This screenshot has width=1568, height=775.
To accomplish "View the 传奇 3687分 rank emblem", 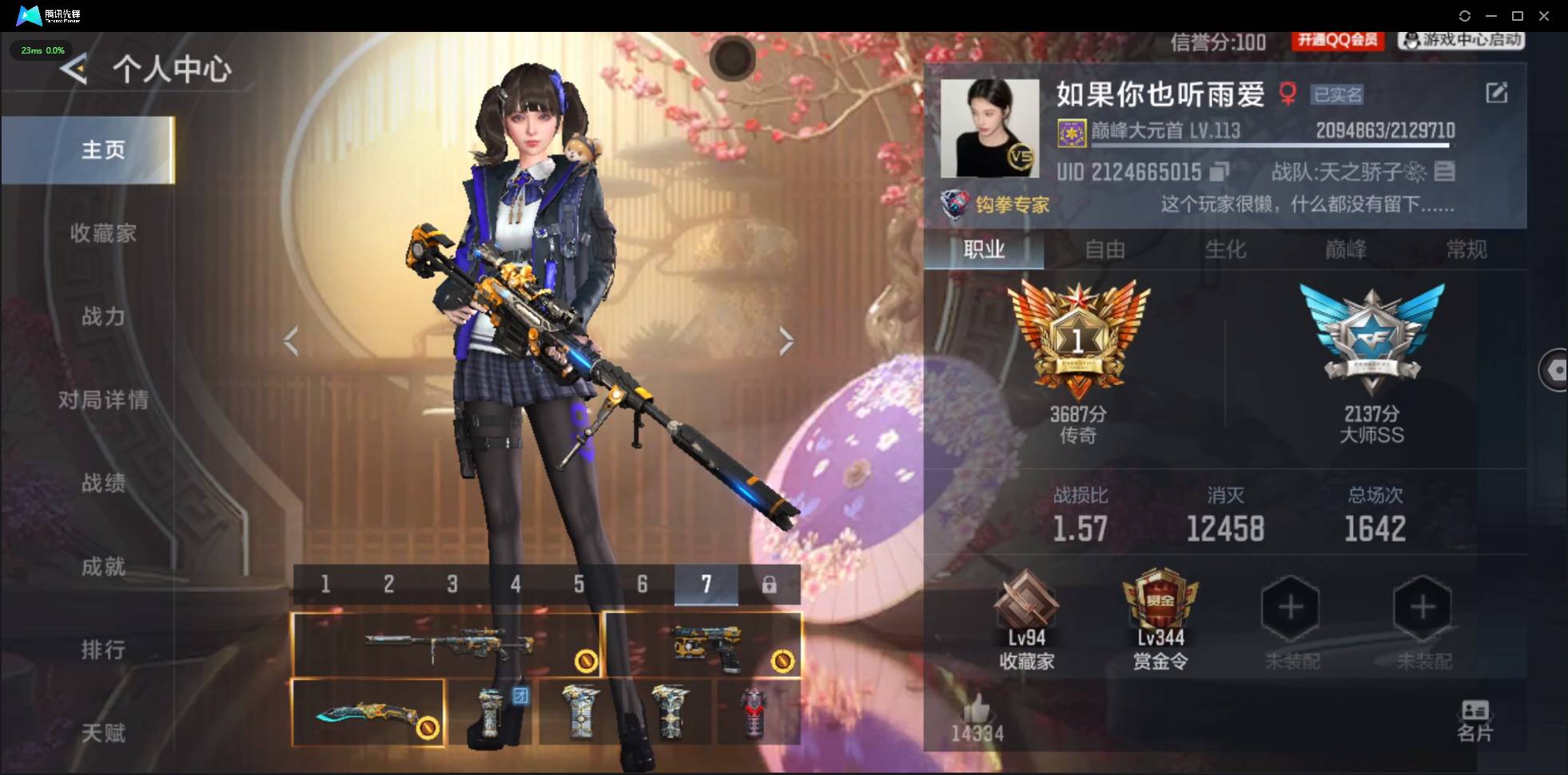I will point(1077,340).
